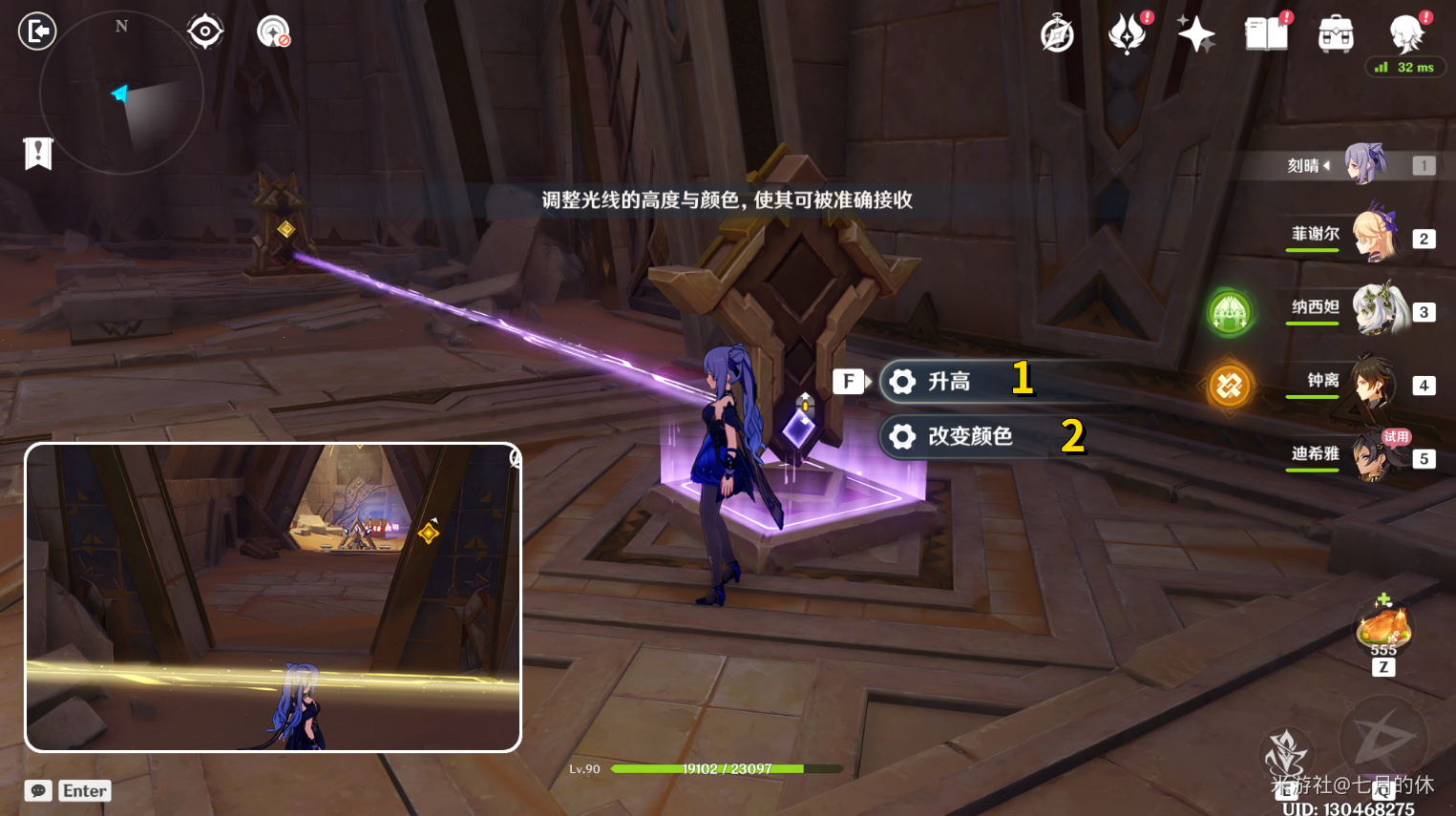Open the circular minimap
The height and width of the screenshot is (816, 1456).
[121, 94]
